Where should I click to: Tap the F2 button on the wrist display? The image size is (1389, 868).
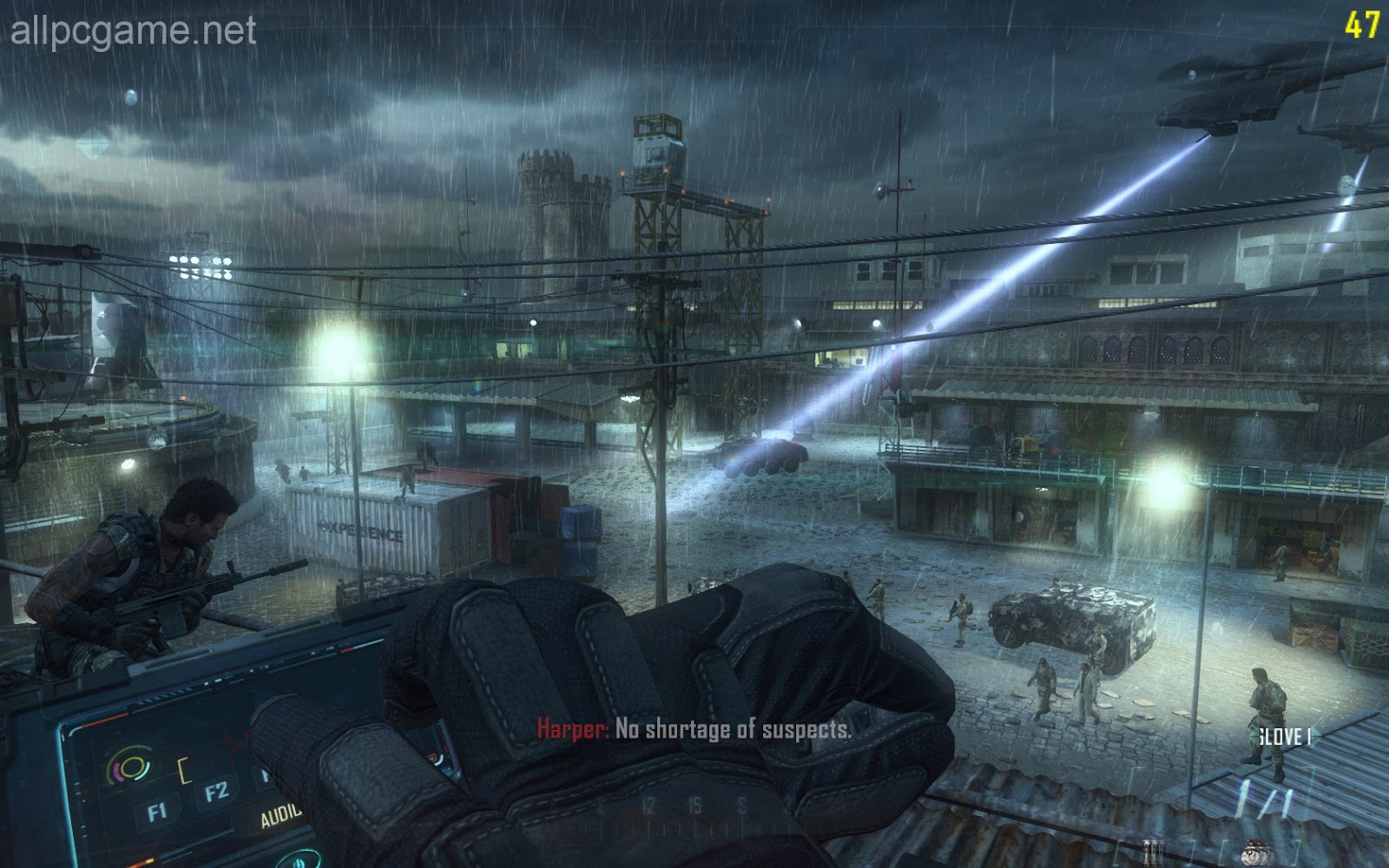pos(216,791)
